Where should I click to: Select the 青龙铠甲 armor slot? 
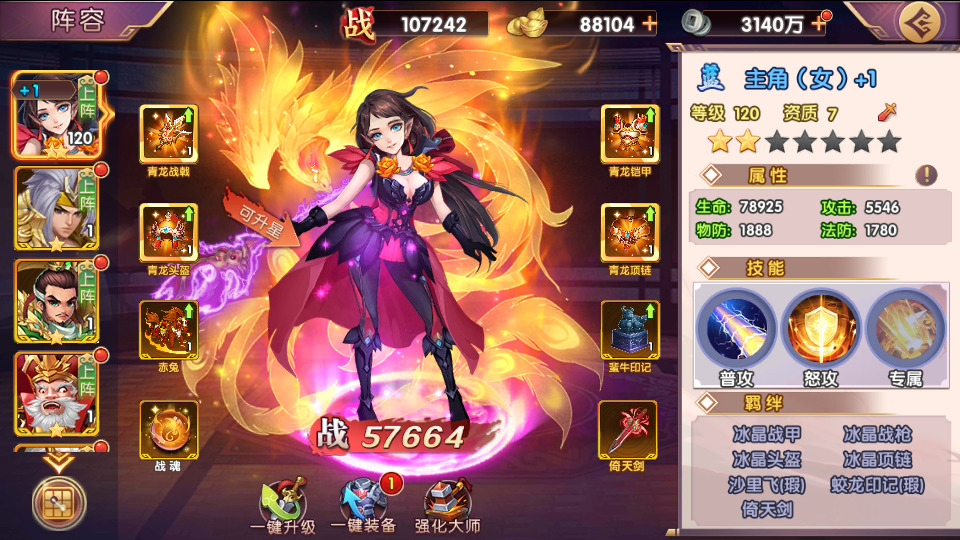point(629,133)
